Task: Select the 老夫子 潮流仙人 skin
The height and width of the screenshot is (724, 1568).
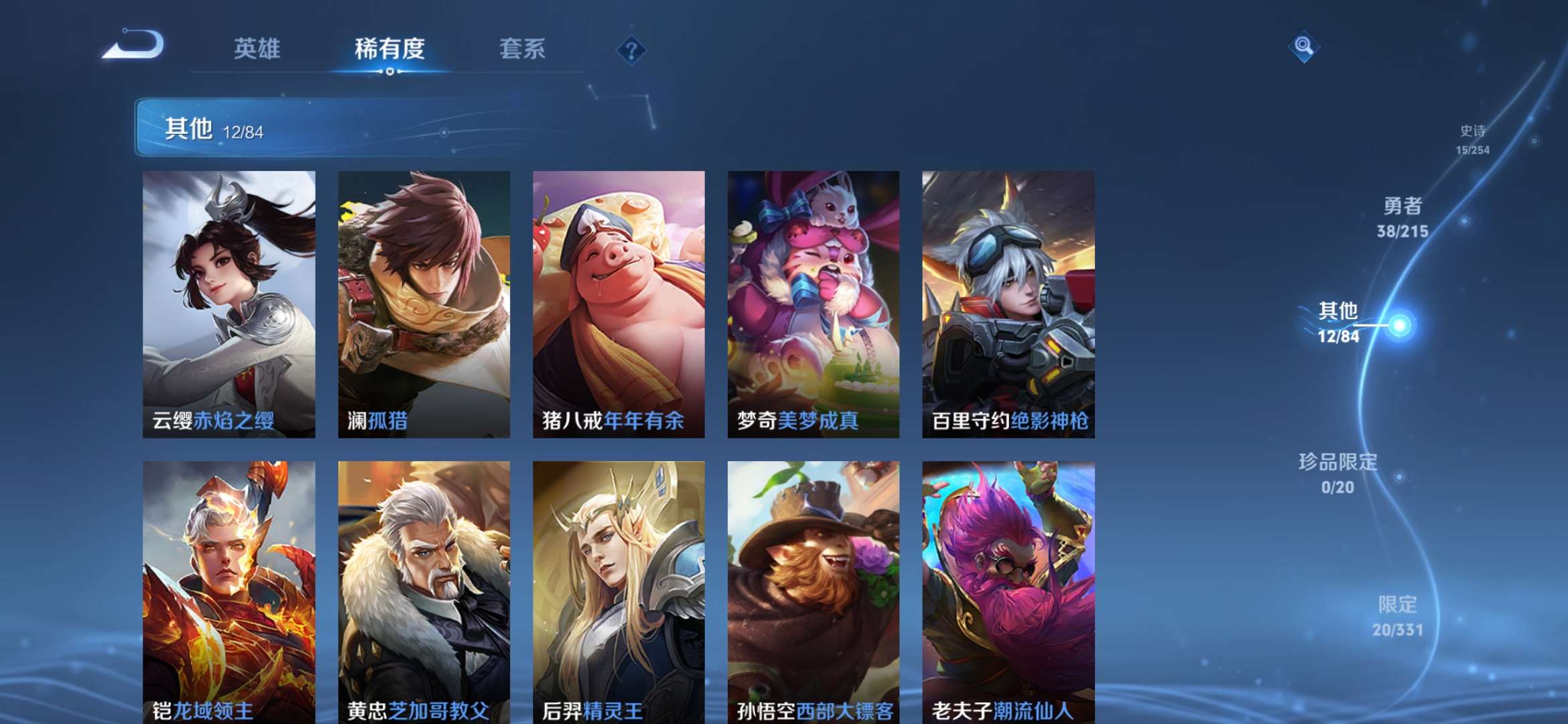Action: click(x=1006, y=590)
